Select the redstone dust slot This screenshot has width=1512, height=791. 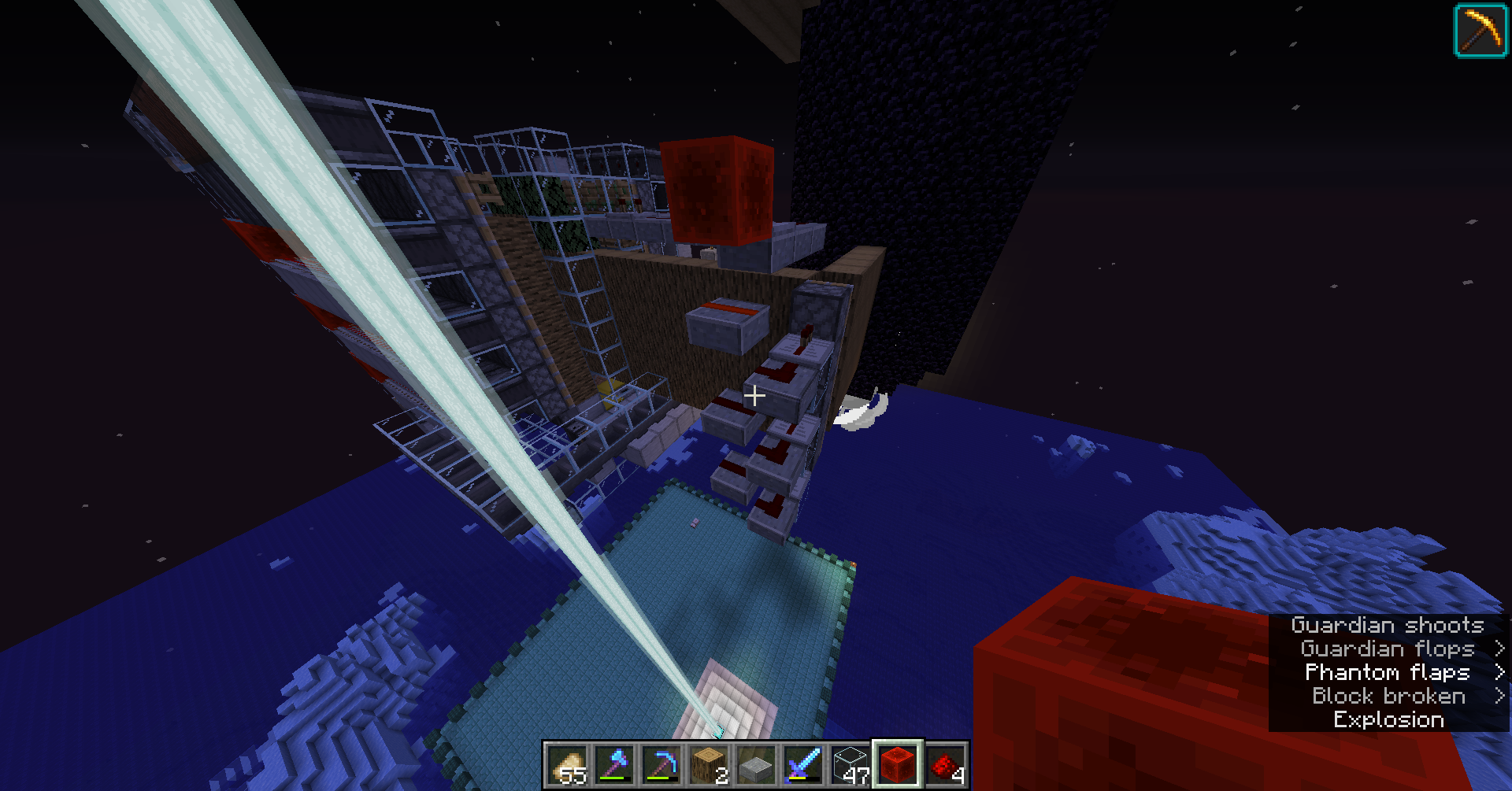point(945,765)
